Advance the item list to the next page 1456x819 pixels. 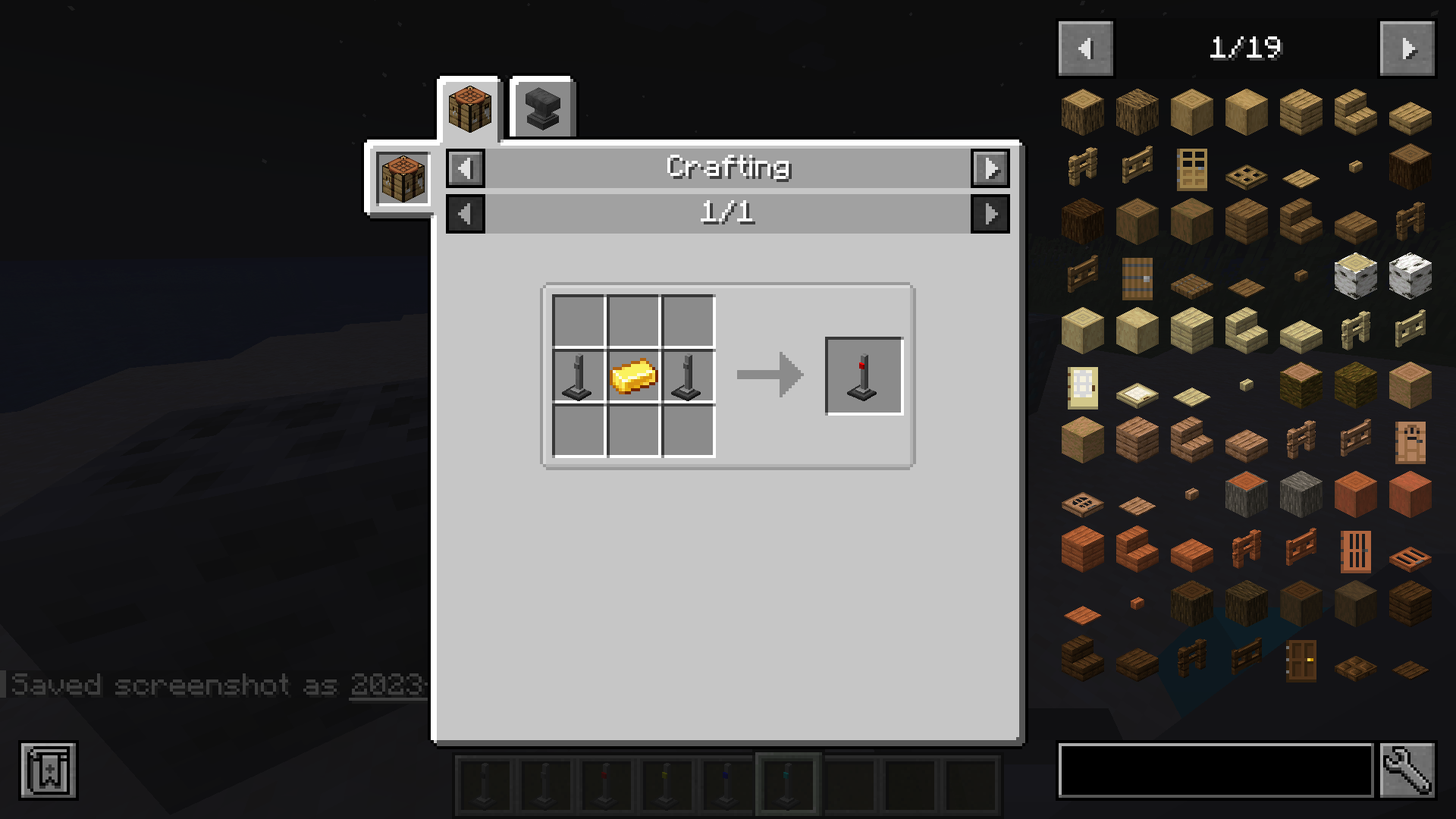tap(1407, 48)
